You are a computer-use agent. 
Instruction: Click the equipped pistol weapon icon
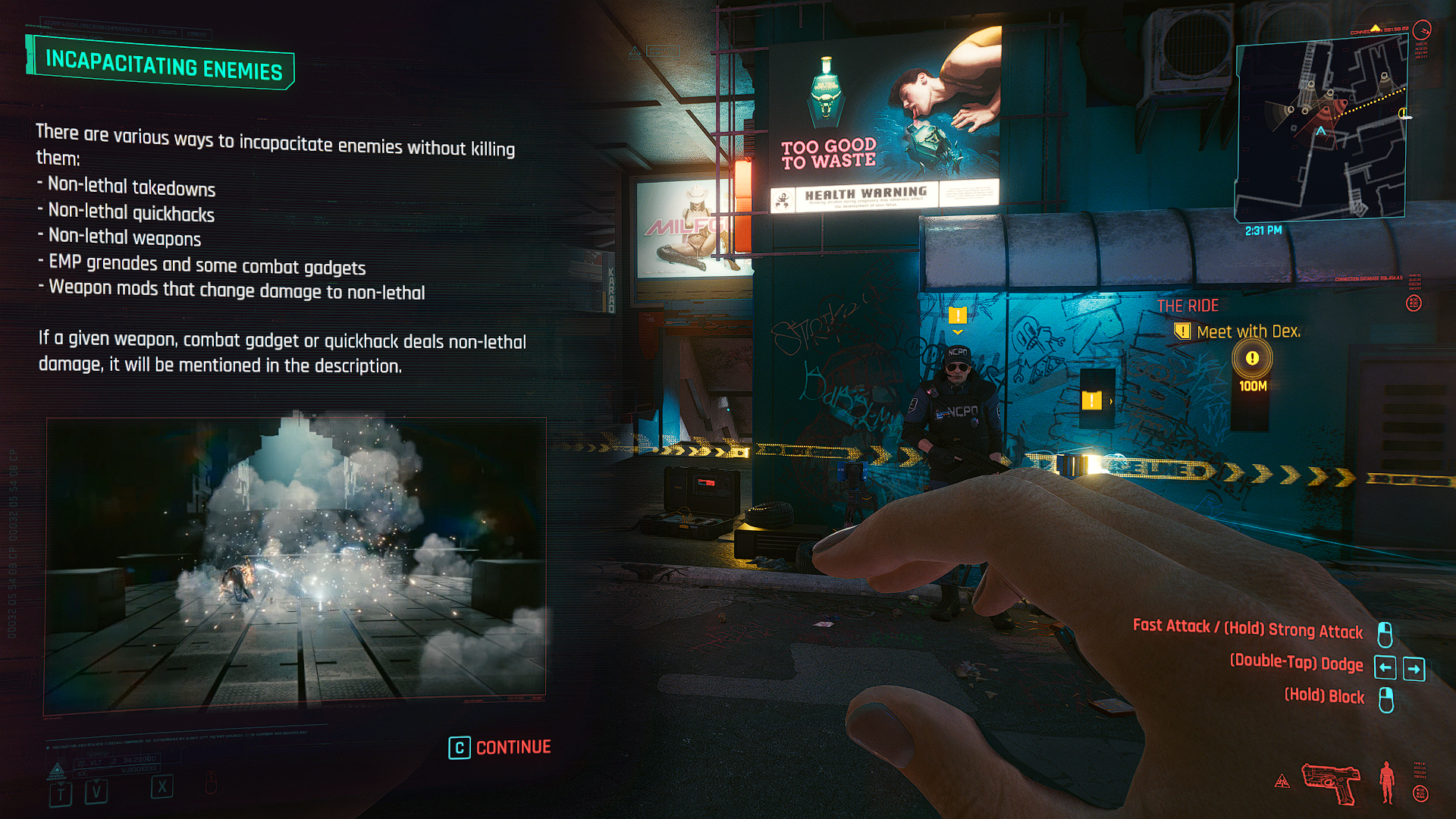click(1331, 783)
